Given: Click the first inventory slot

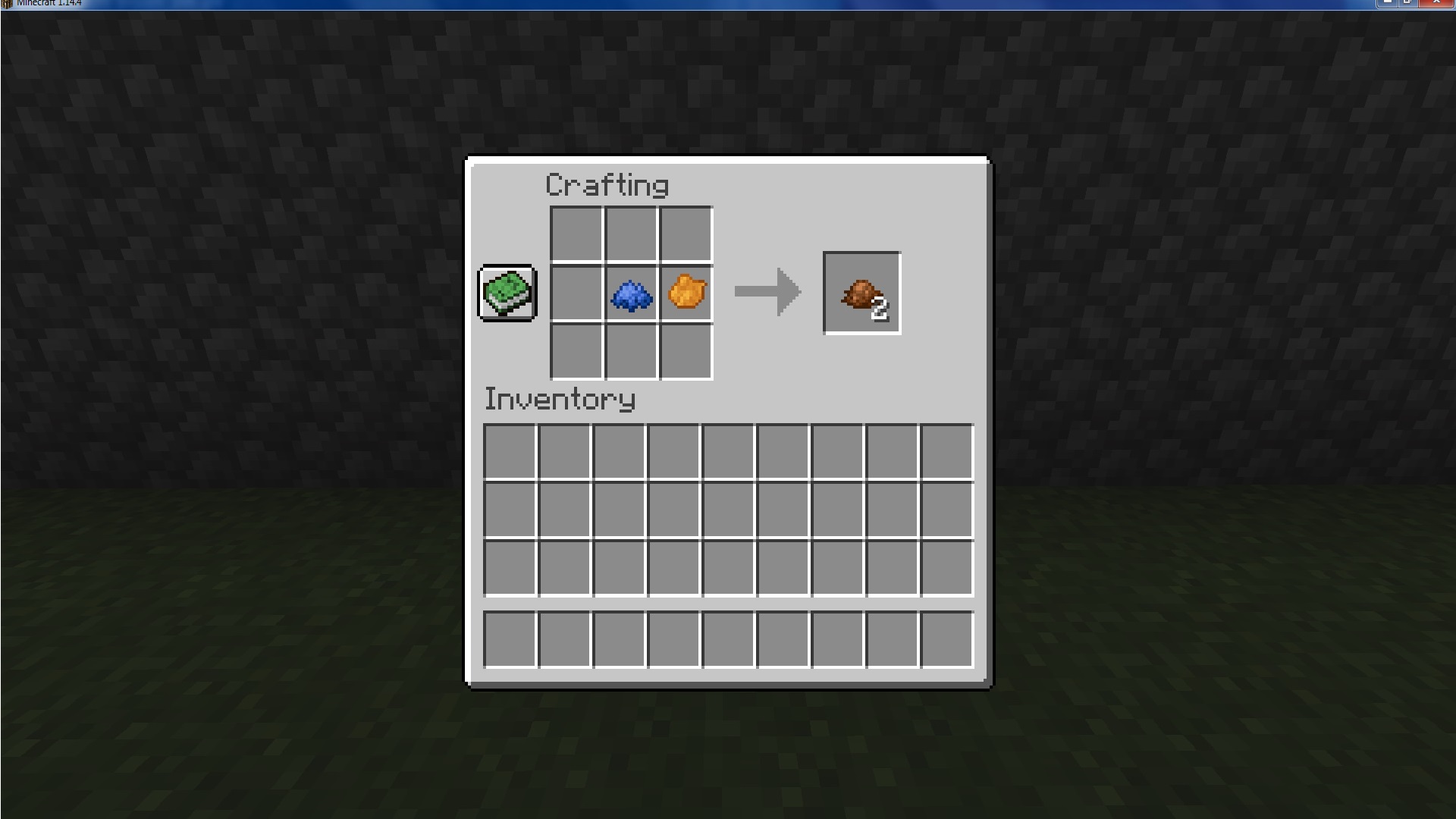Looking at the screenshot, I should (x=510, y=450).
